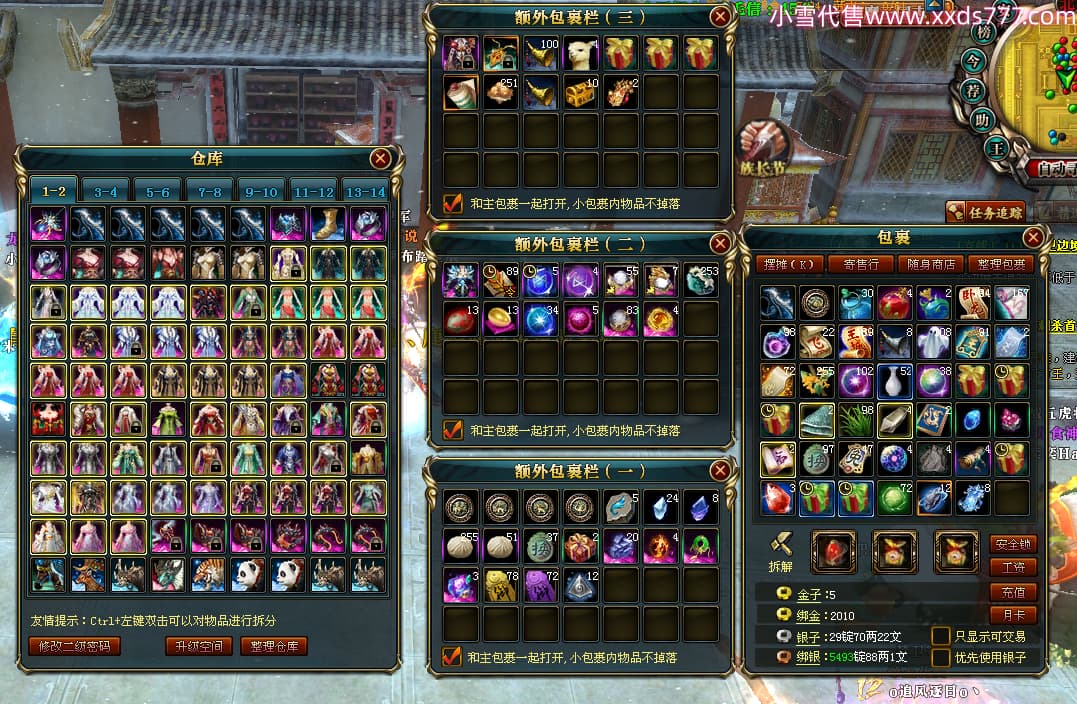This screenshot has height=704, width=1077.
Task: Close the 仓库 warehouse window
Action: click(380, 159)
